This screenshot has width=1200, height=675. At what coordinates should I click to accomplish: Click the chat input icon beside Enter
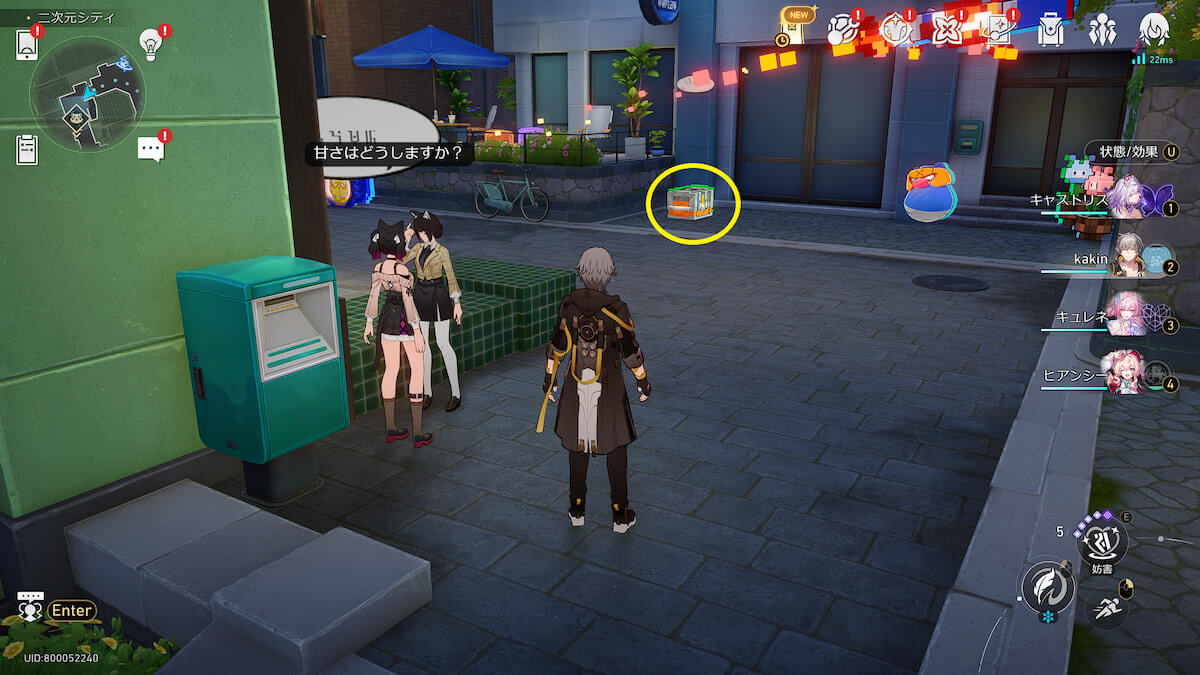point(31,609)
